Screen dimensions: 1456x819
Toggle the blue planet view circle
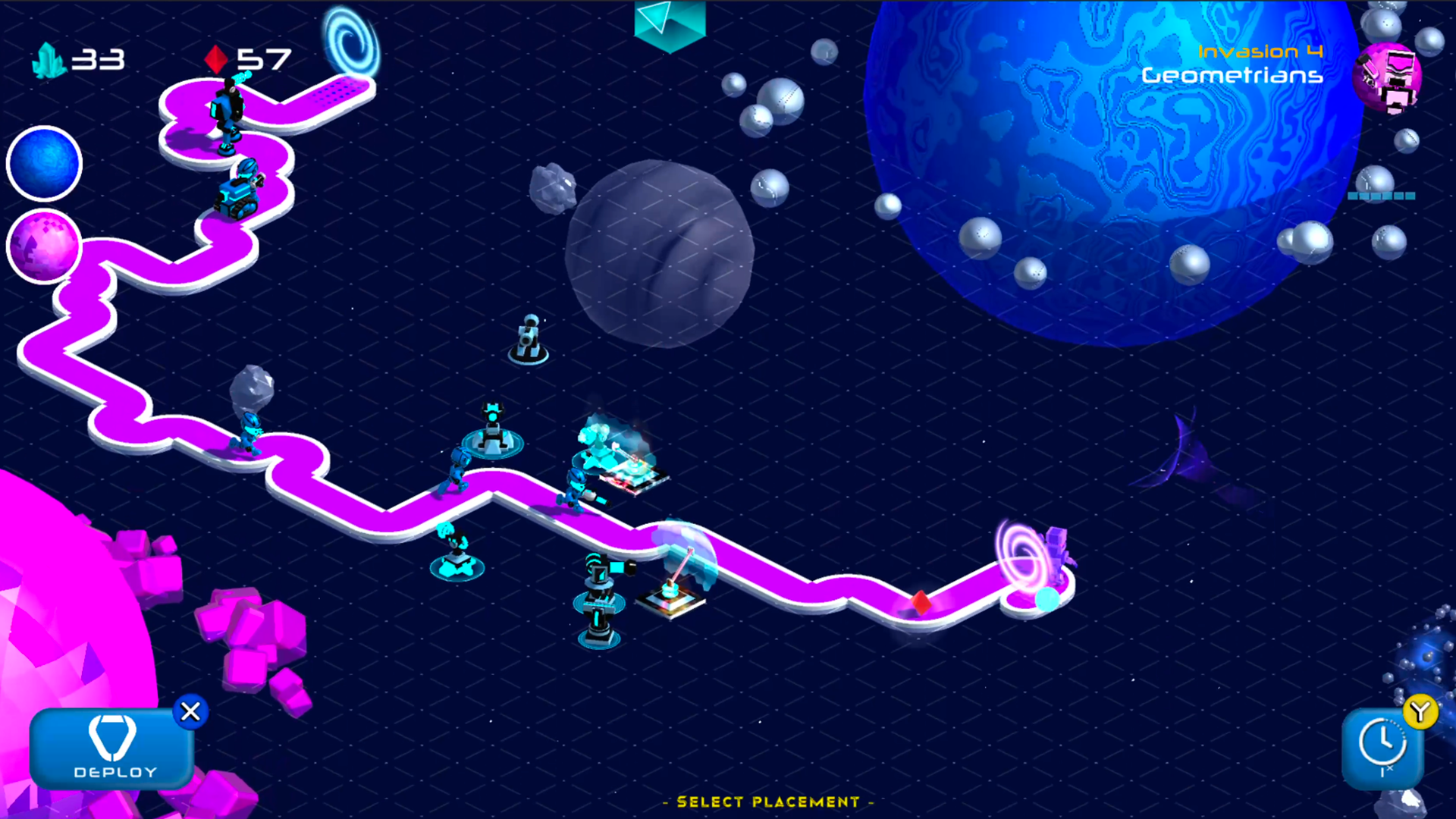[x=42, y=162]
